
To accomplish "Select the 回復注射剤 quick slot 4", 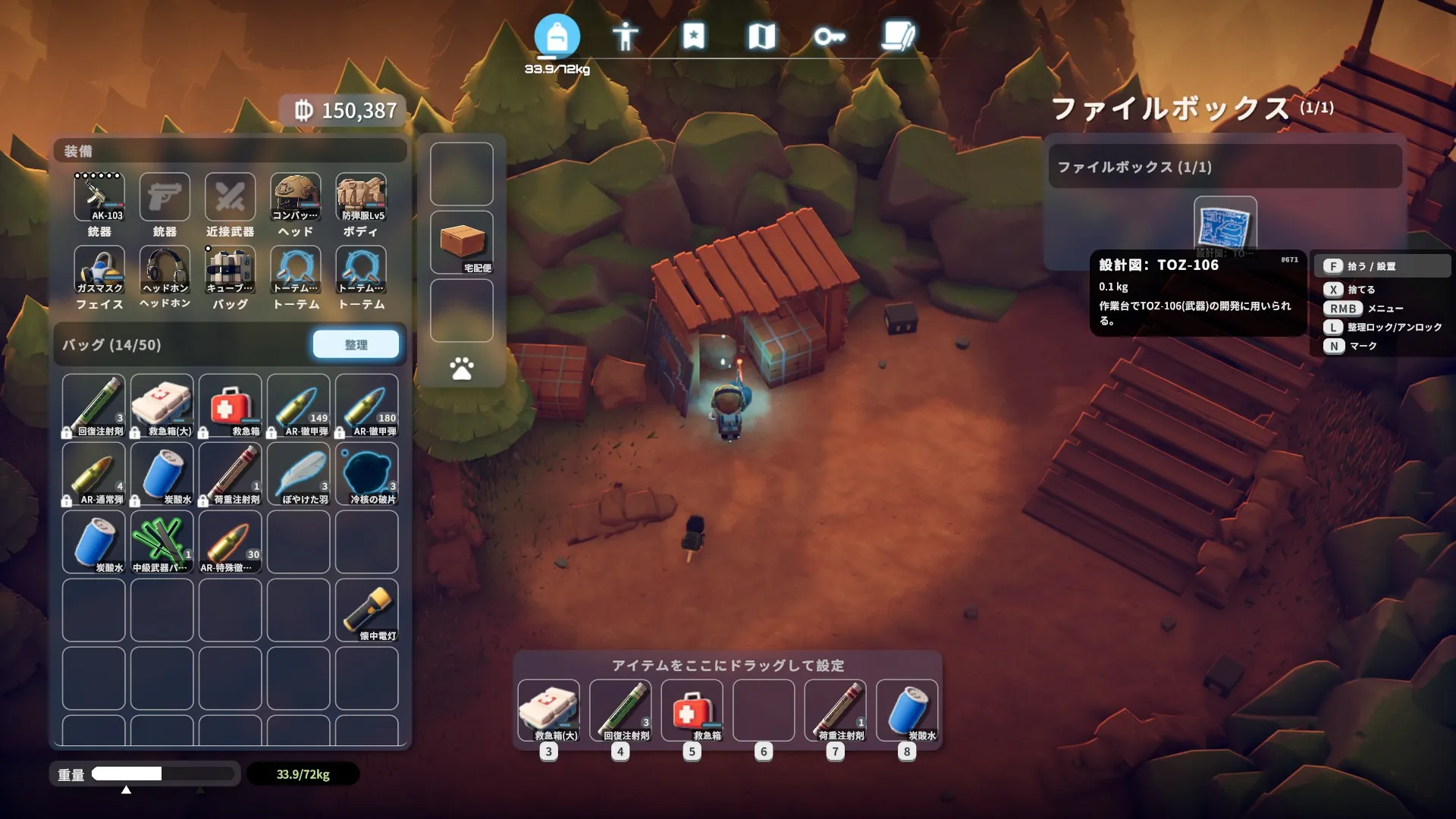I will 620,710.
